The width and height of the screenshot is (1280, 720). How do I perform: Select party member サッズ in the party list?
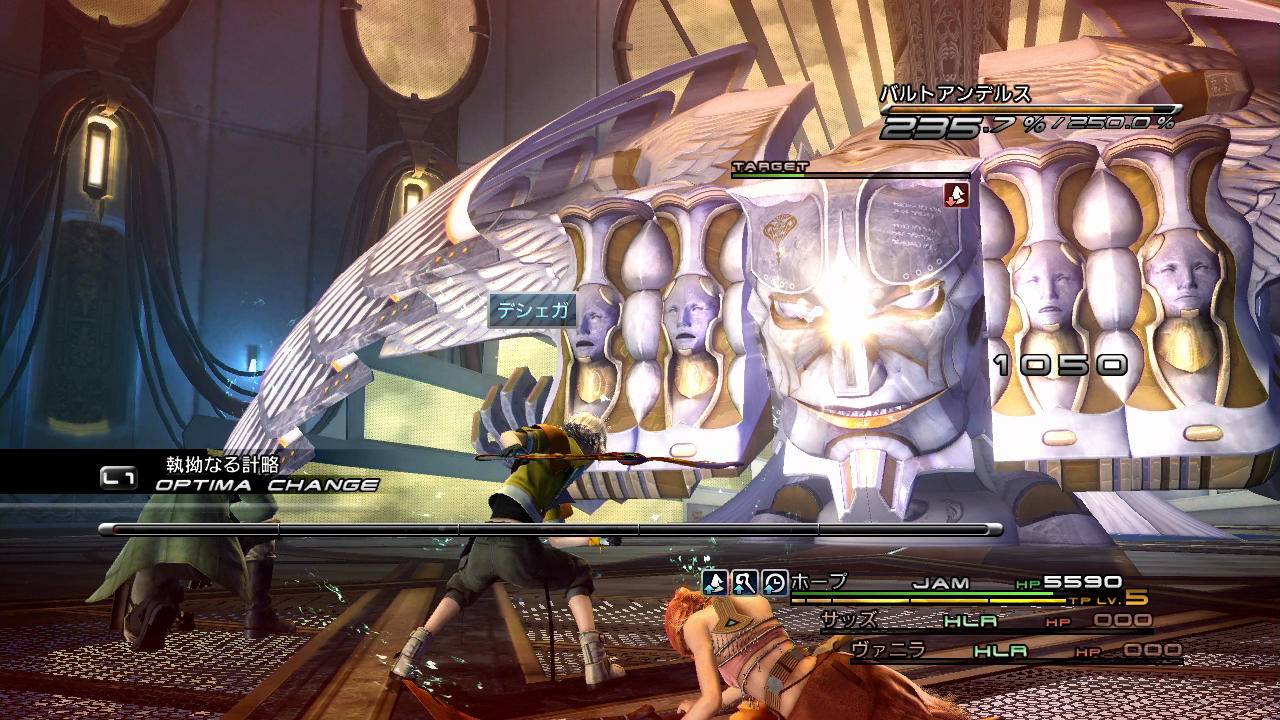coord(849,620)
